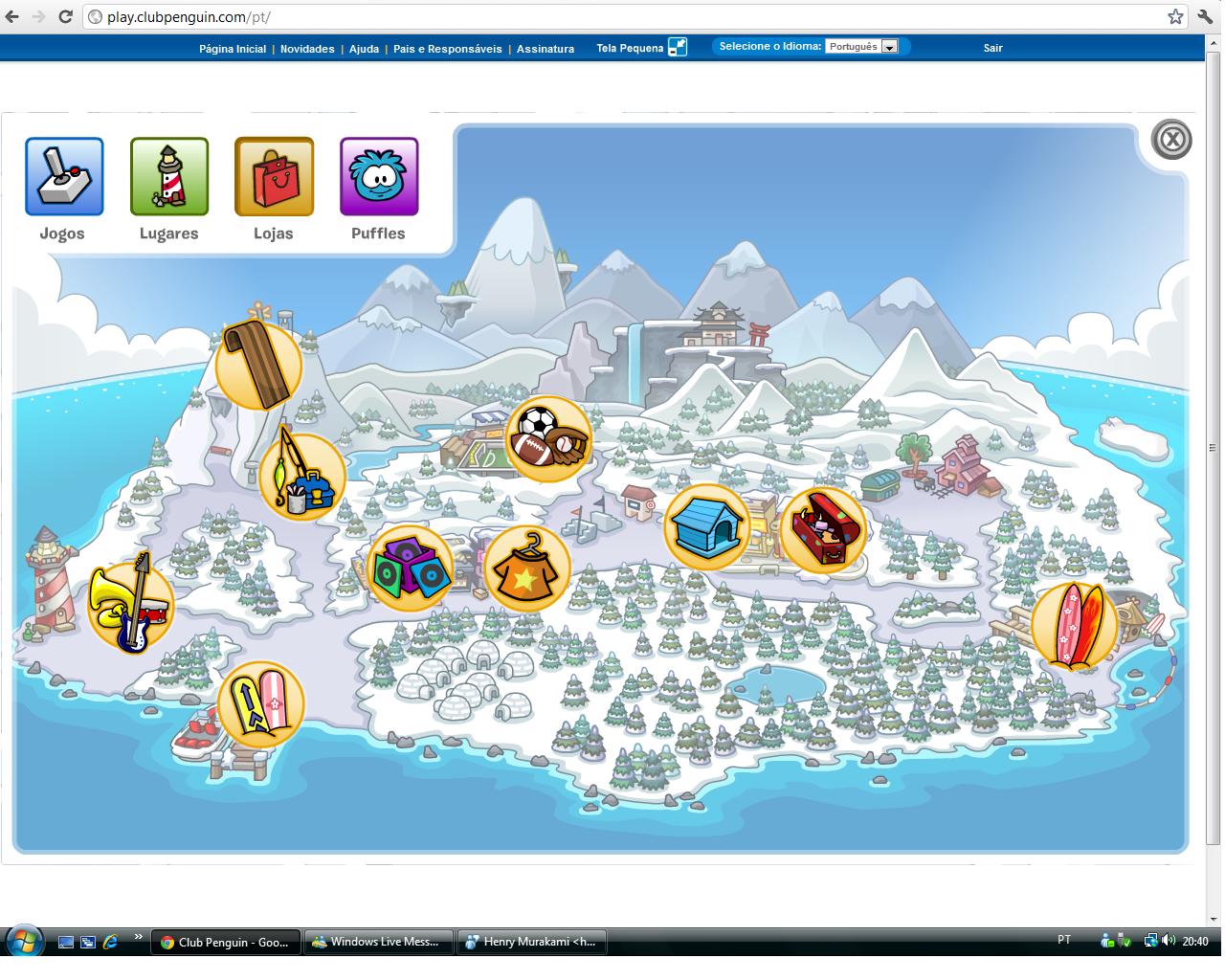Mute the system volume in the tray
Screen dimensions: 1225x980
(x=1169, y=941)
